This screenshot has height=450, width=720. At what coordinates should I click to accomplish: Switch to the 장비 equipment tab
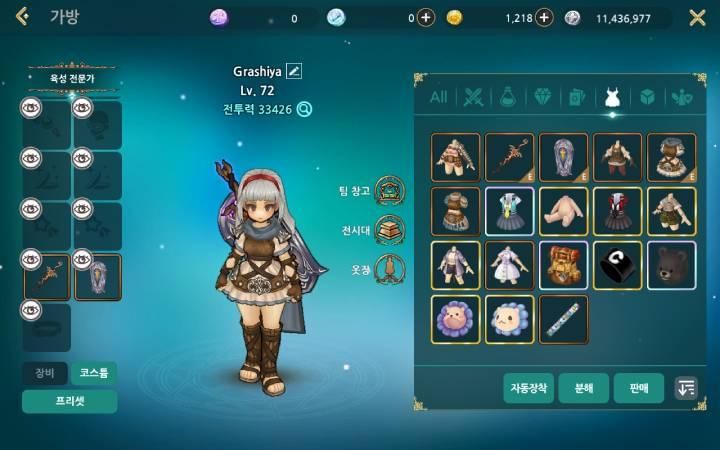tap(45, 373)
